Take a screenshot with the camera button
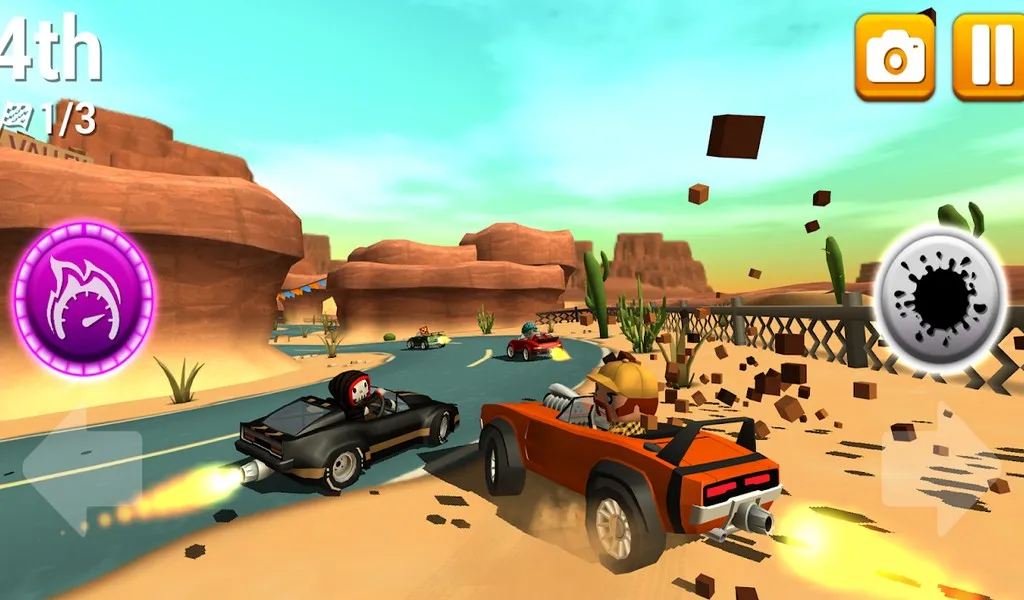Screen dimensions: 1024x600 (894, 56)
